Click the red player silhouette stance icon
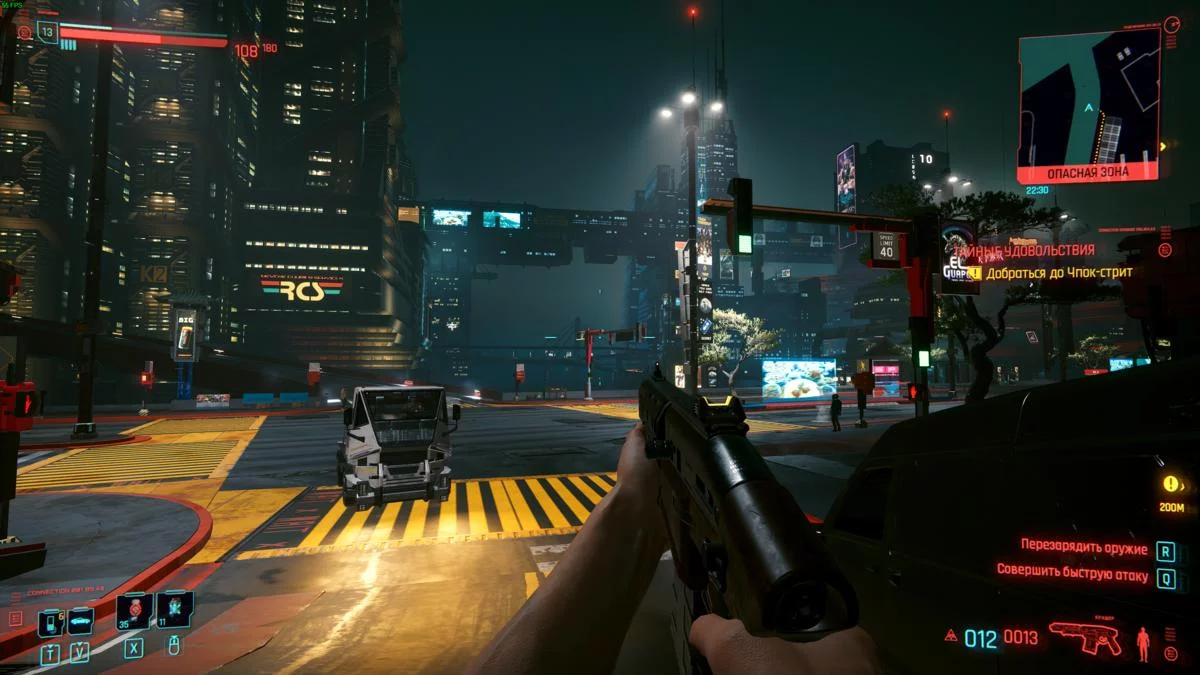The image size is (1200, 675). pos(1143,642)
